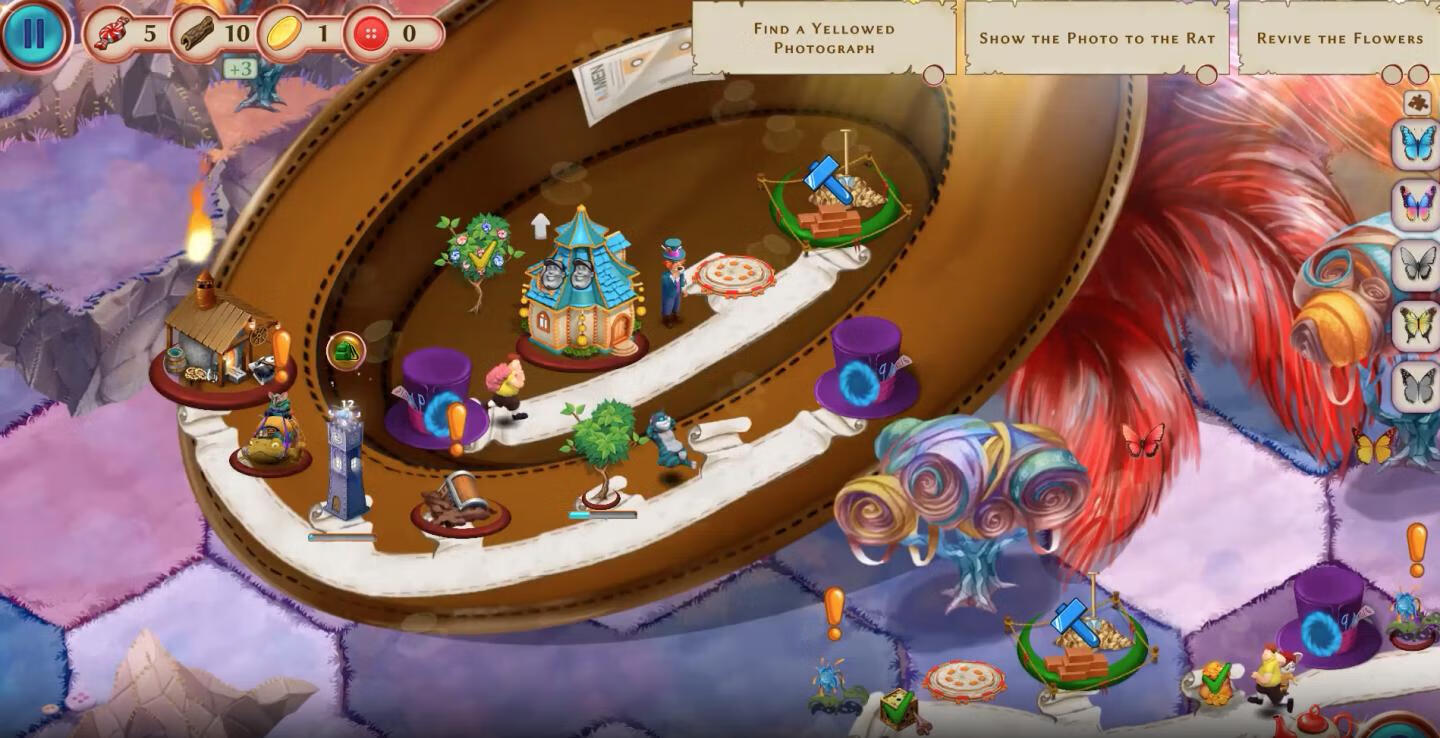Screen dimensions: 1440x738
Task: Choose the pink and blue butterfly slot
Action: [1416, 204]
